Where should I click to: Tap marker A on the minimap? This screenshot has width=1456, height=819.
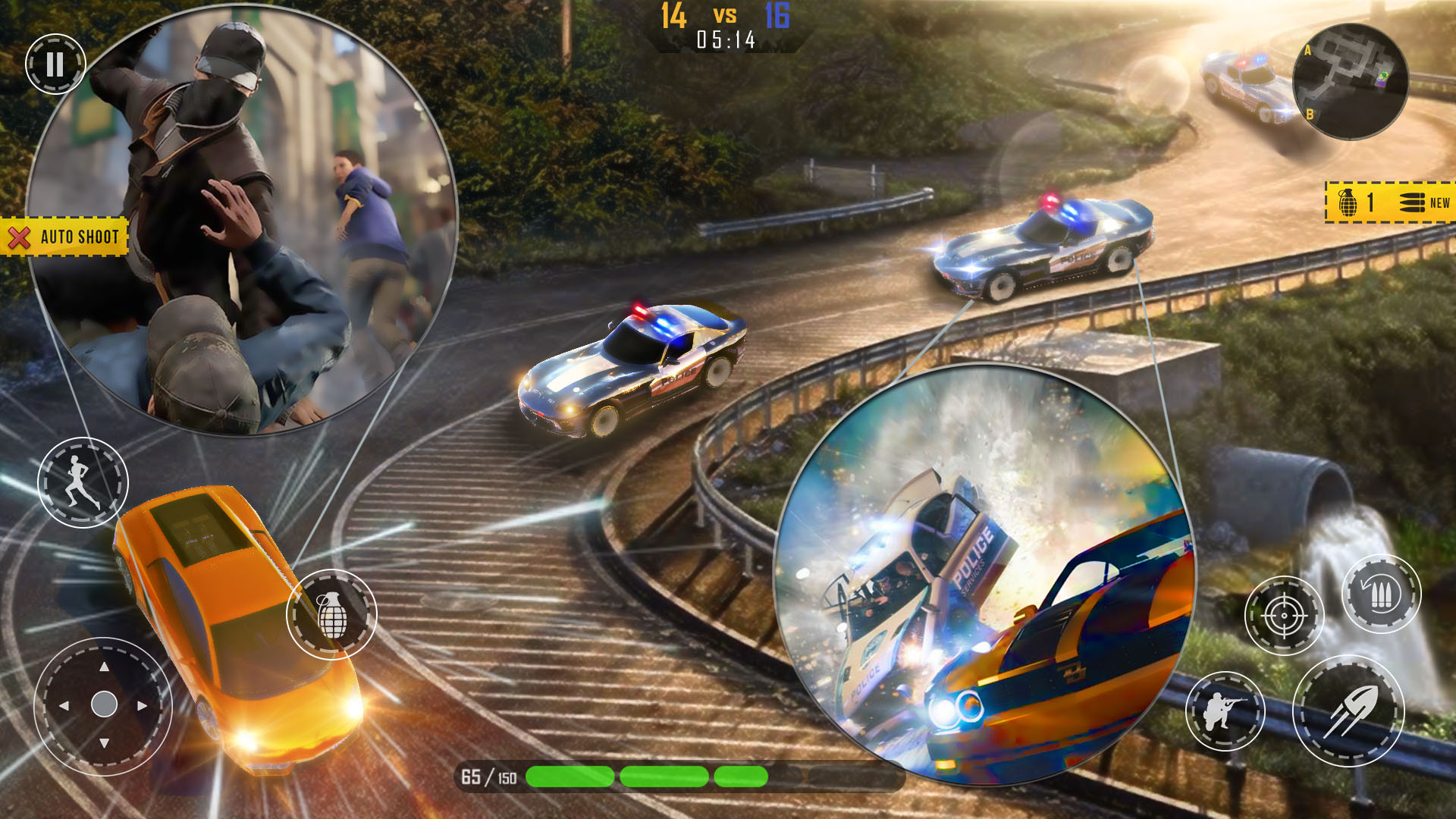coord(1307,51)
